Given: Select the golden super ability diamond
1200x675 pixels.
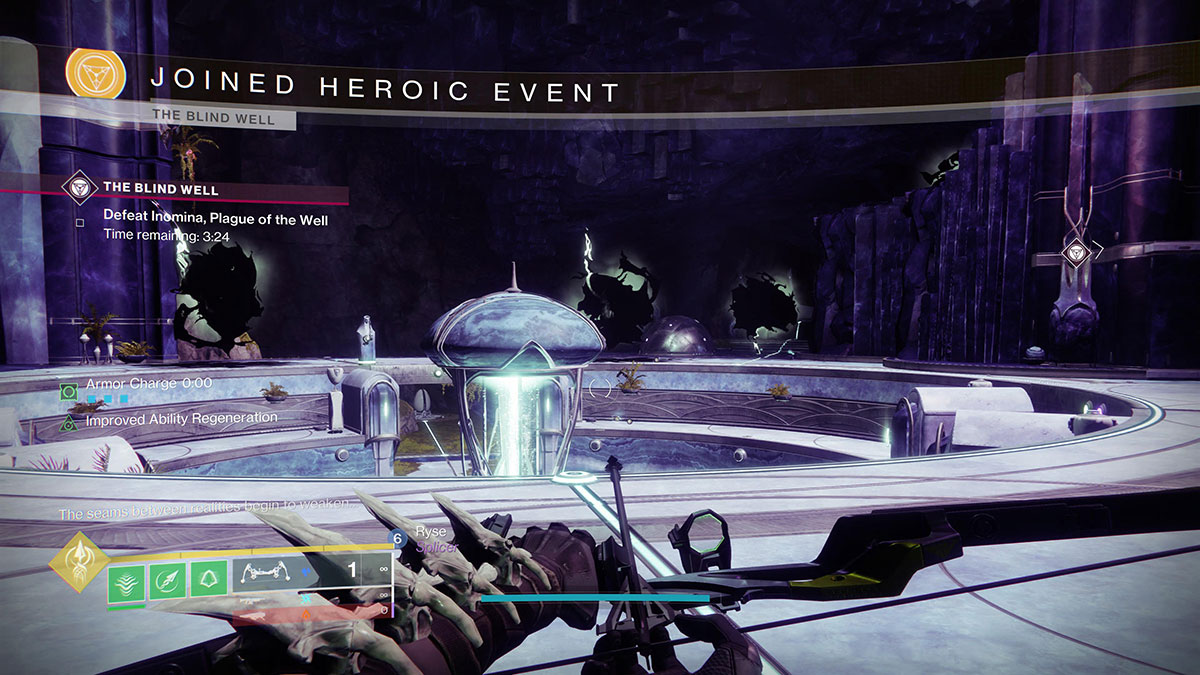Looking at the screenshot, I should [x=79, y=563].
